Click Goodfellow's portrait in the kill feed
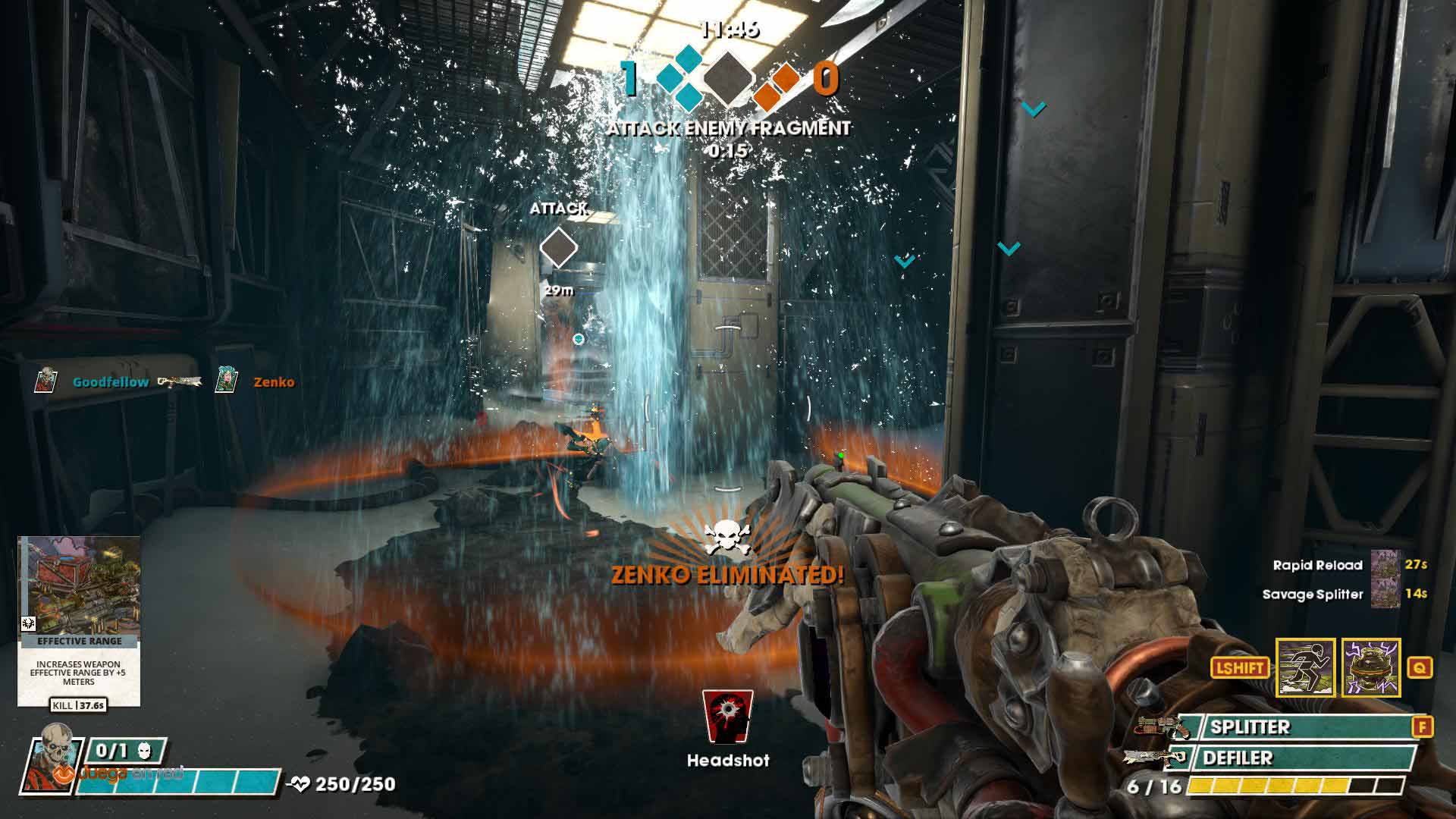1456x819 pixels. pos(47,381)
